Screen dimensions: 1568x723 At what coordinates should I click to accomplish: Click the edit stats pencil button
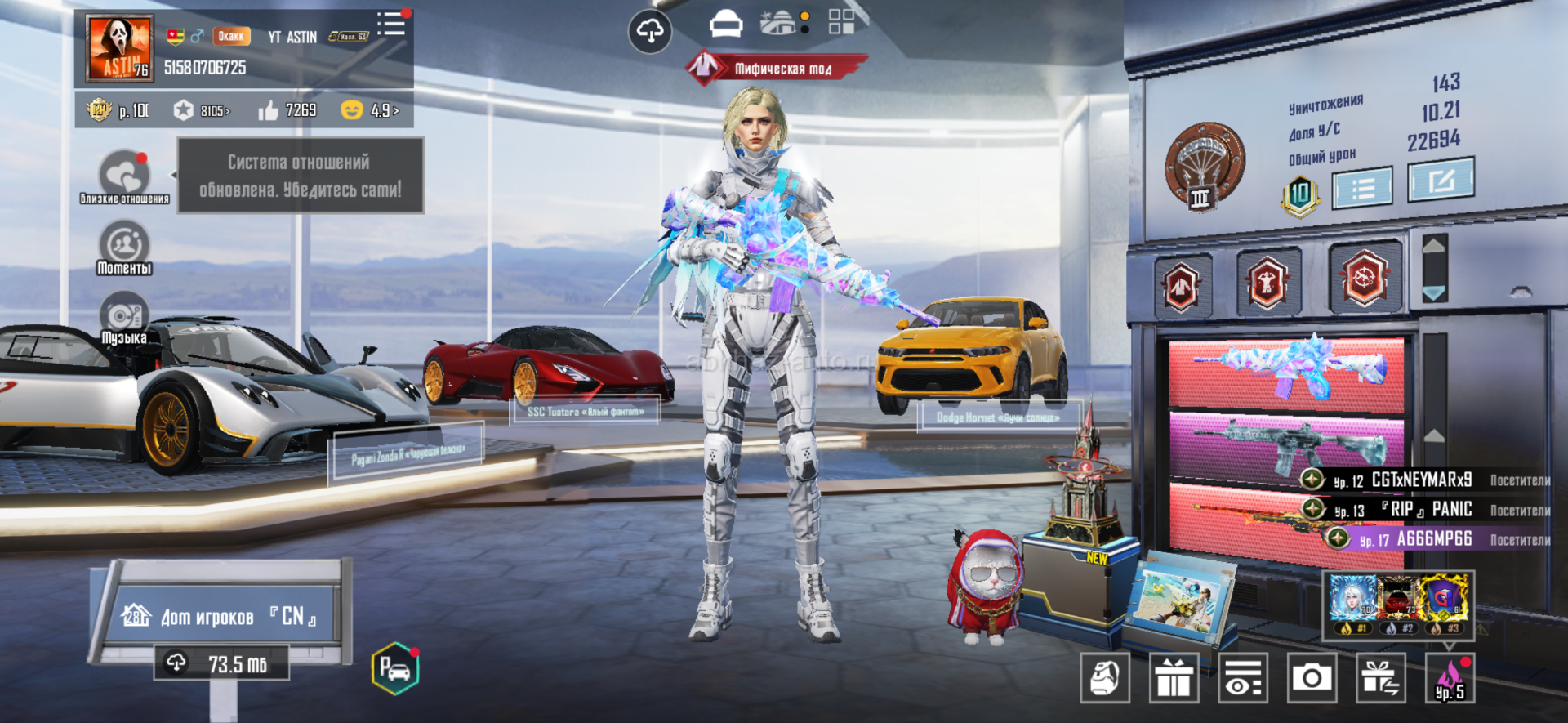tap(1441, 180)
